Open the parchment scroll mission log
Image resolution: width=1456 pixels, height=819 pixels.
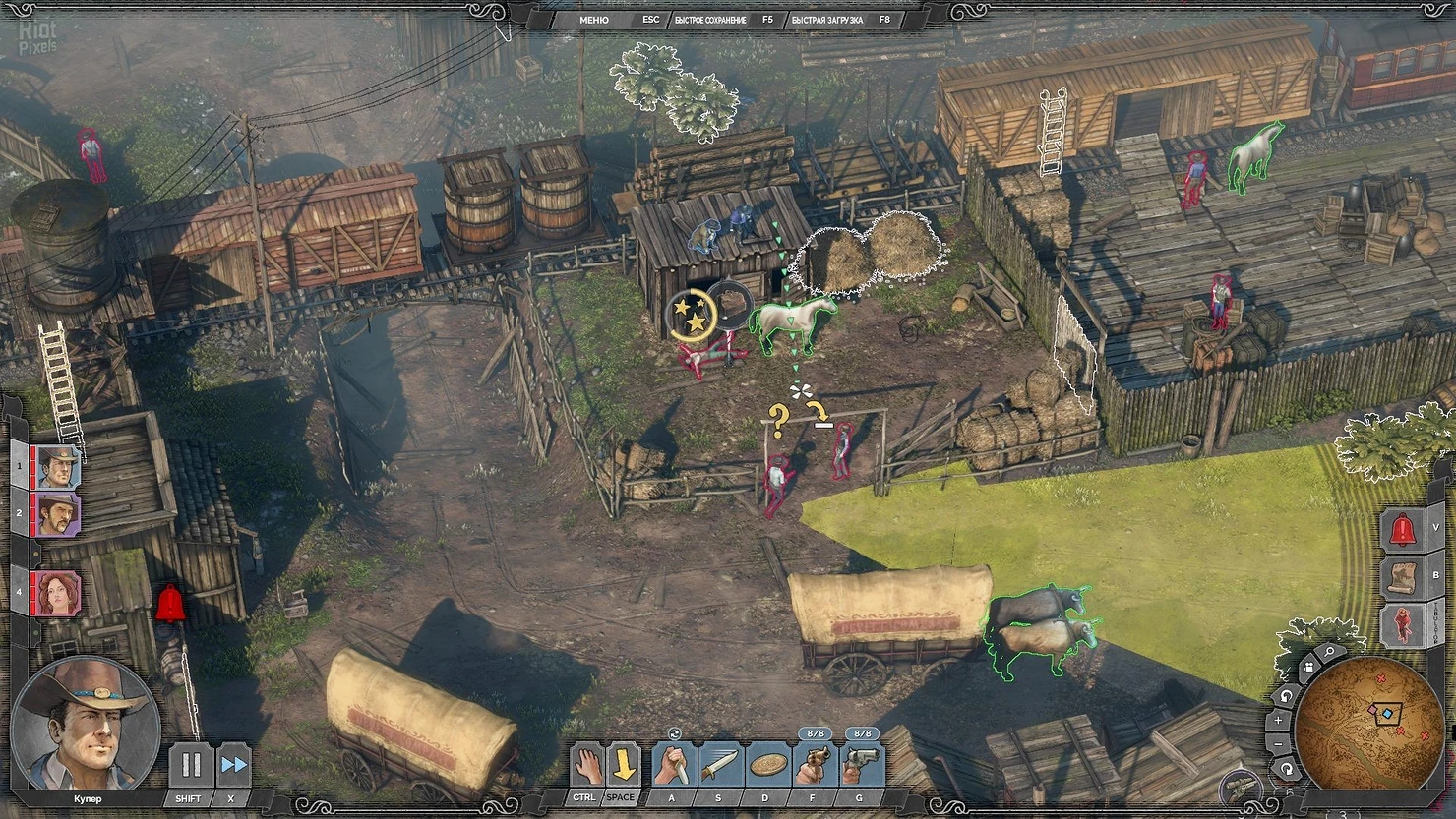coord(1404,577)
